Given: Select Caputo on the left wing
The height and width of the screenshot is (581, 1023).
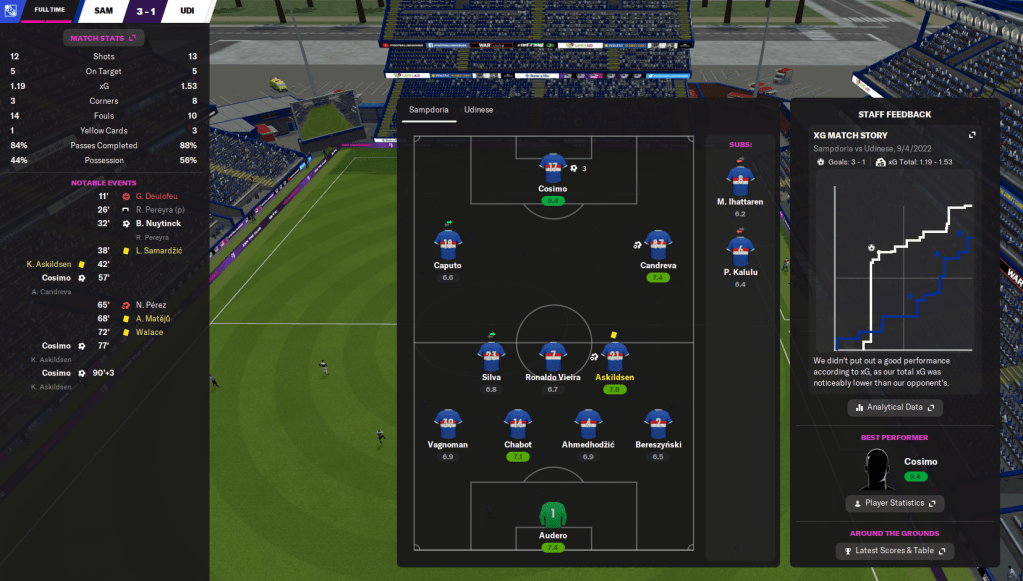Looking at the screenshot, I should [447, 243].
